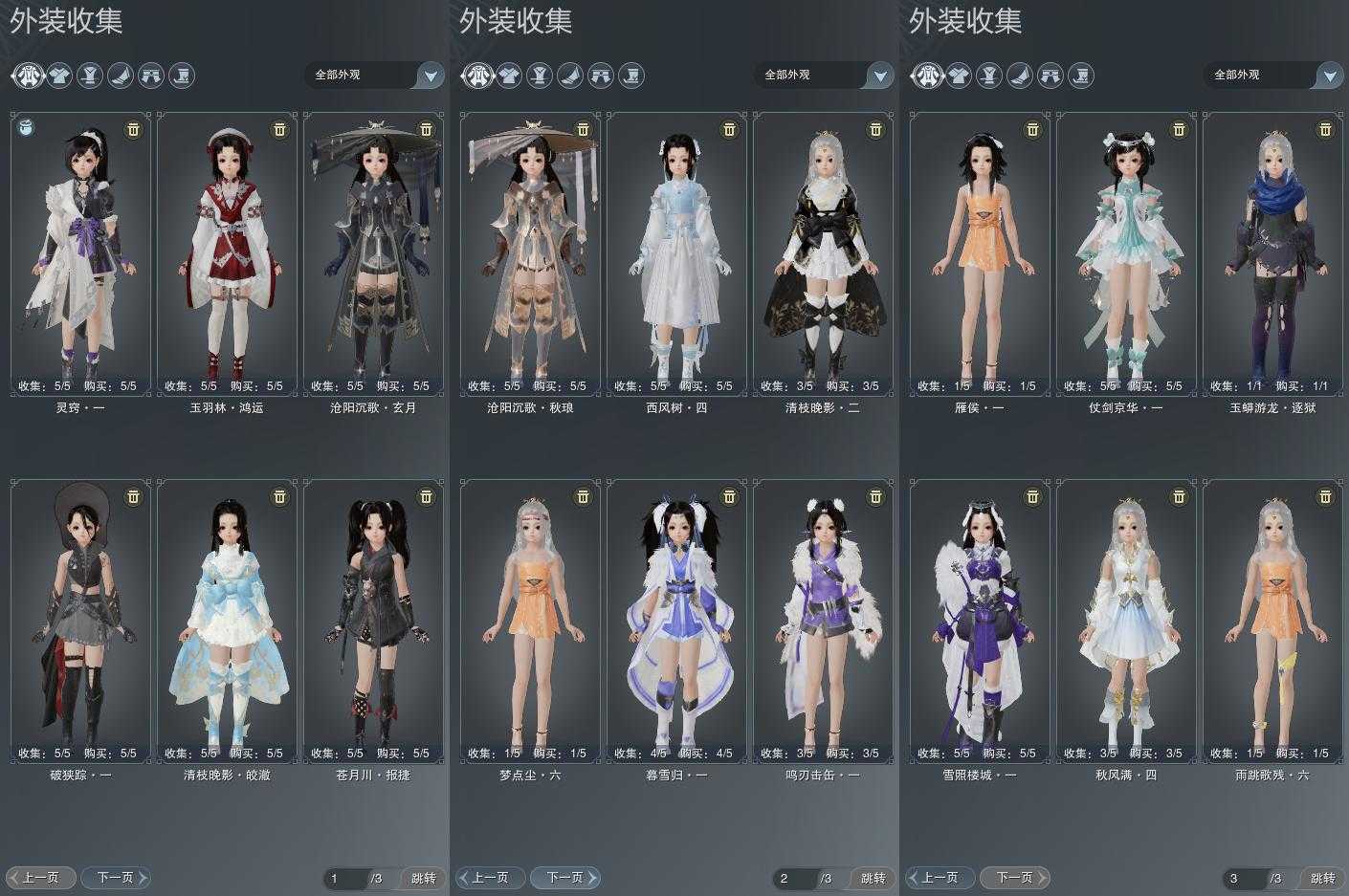Delete the 清枝晚影·二 outfit via its trash icon
Screen dimensions: 1349x896
pyautogui.click(x=875, y=129)
